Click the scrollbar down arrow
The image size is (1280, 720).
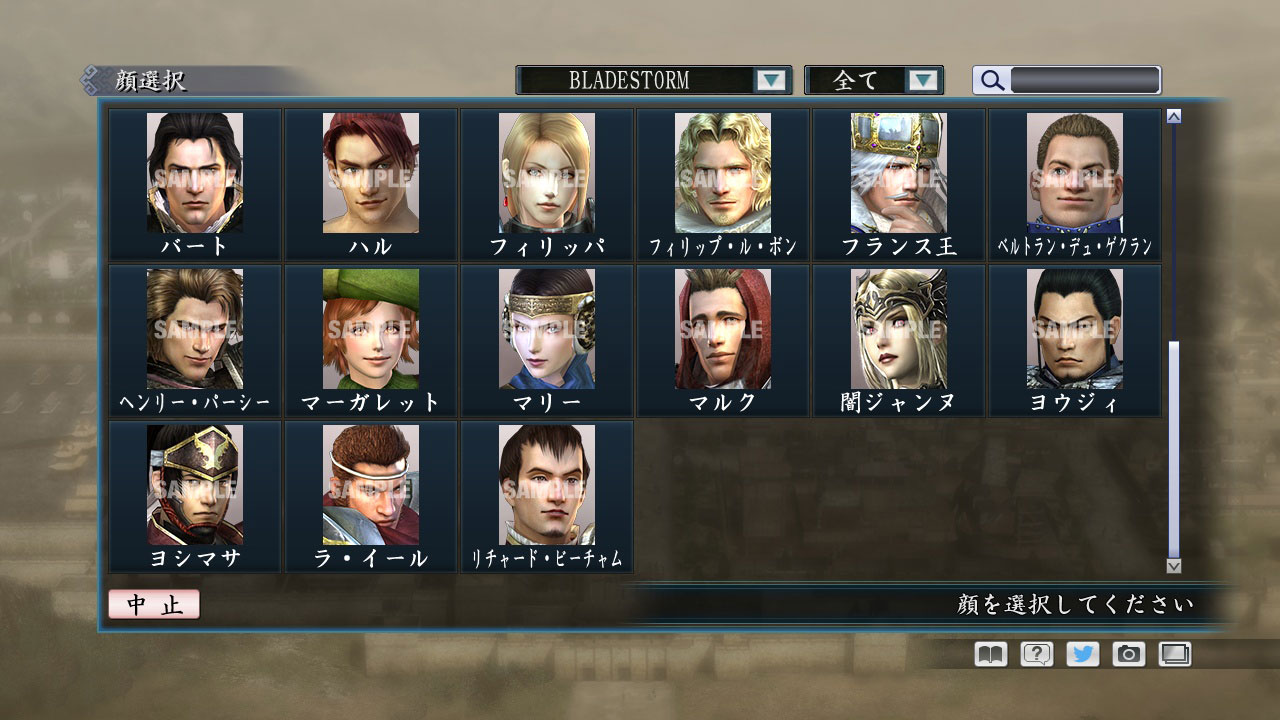pos(1172,567)
